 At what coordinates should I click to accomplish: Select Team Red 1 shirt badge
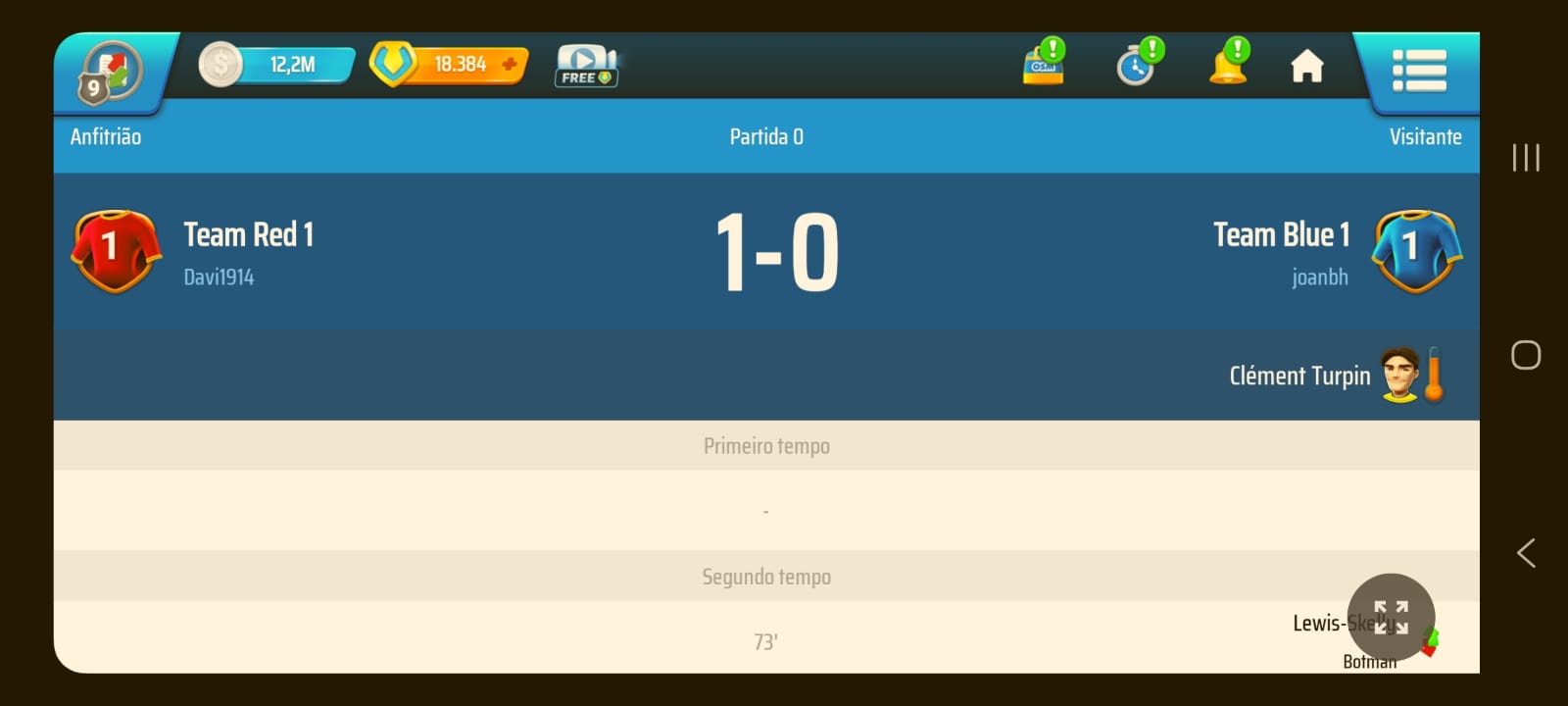[x=116, y=251]
